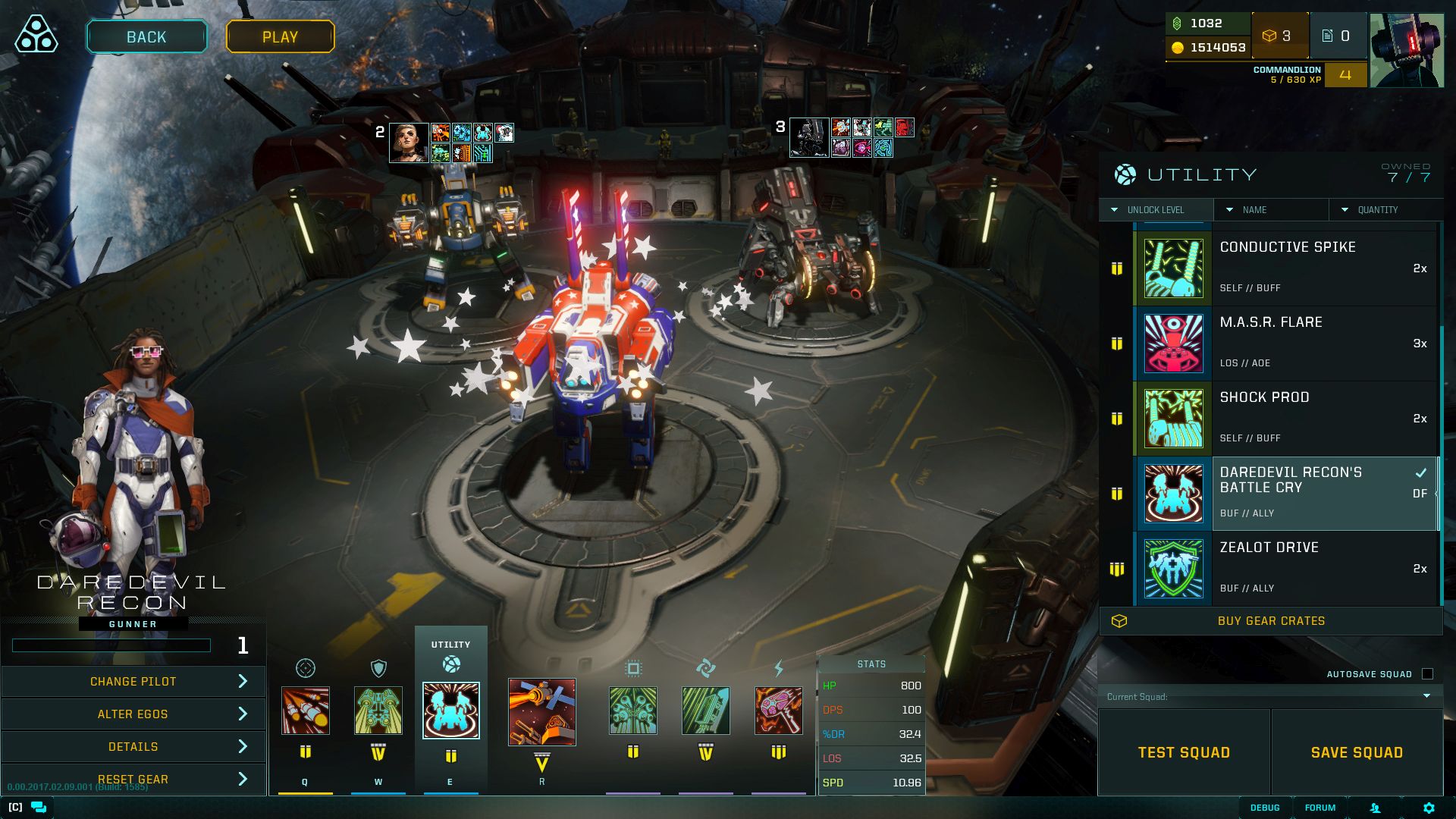
Task: Select the Conductive Spike utility
Action: tap(1286, 268)
